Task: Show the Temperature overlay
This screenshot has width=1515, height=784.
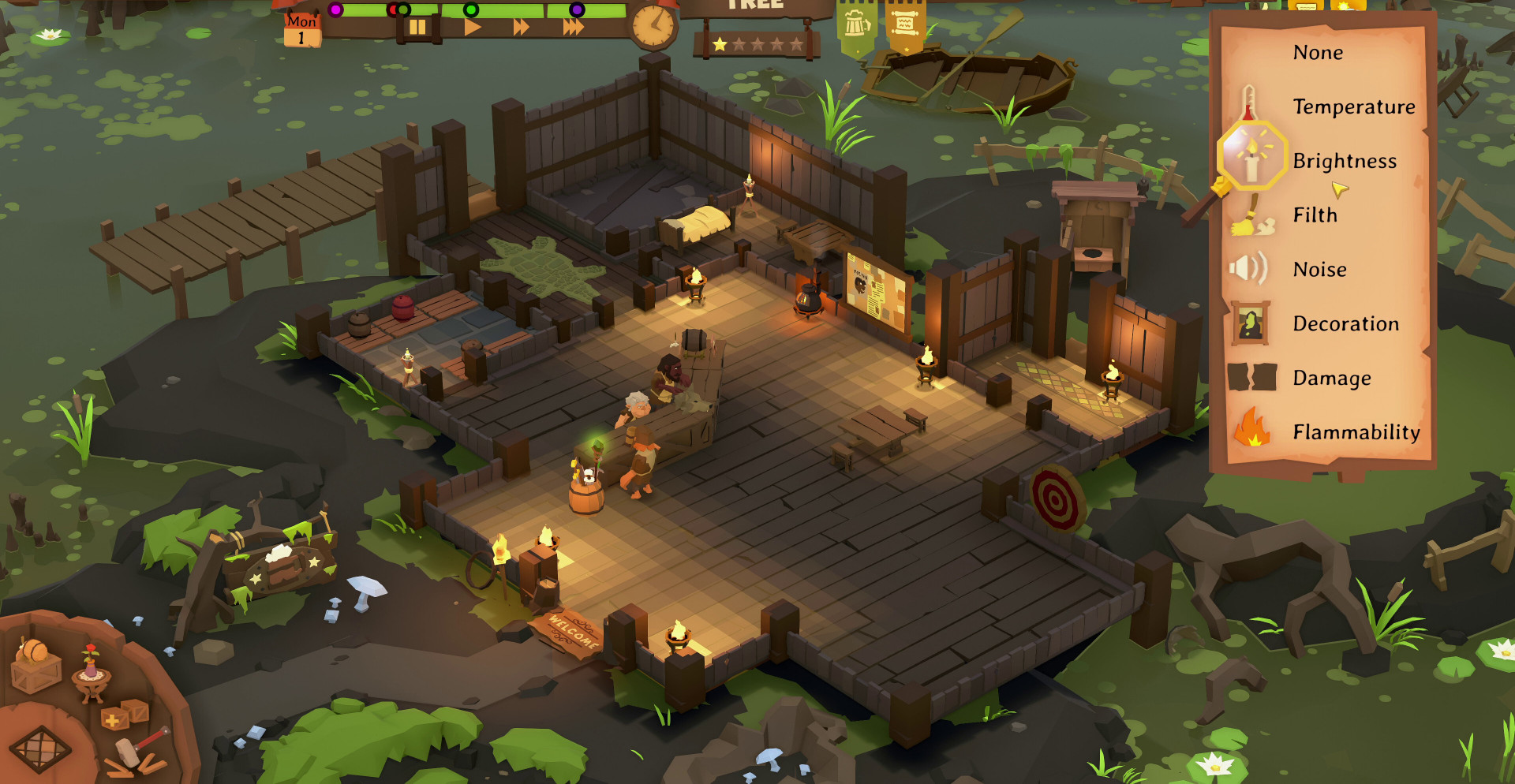Action: 1353,106
